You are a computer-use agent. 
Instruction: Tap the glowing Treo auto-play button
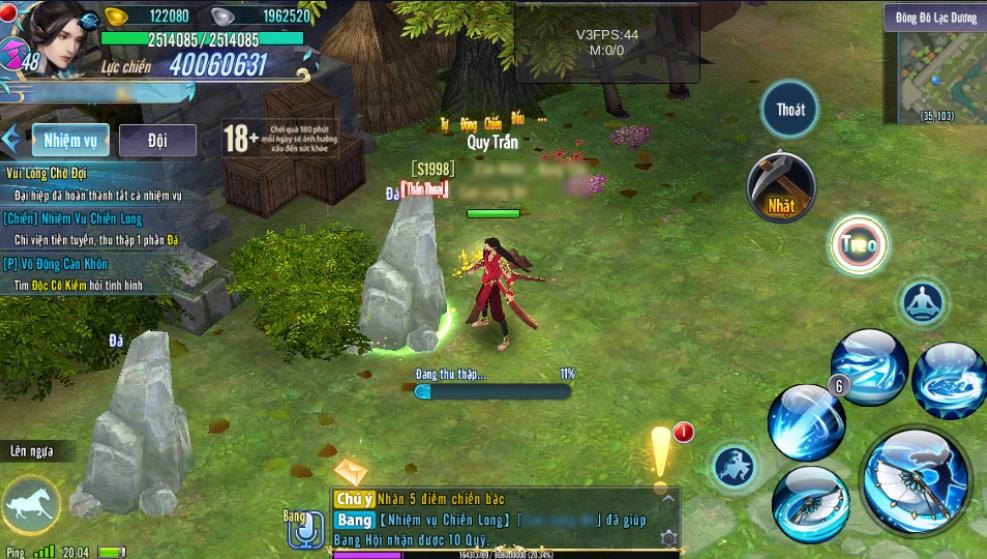(859, 245)
